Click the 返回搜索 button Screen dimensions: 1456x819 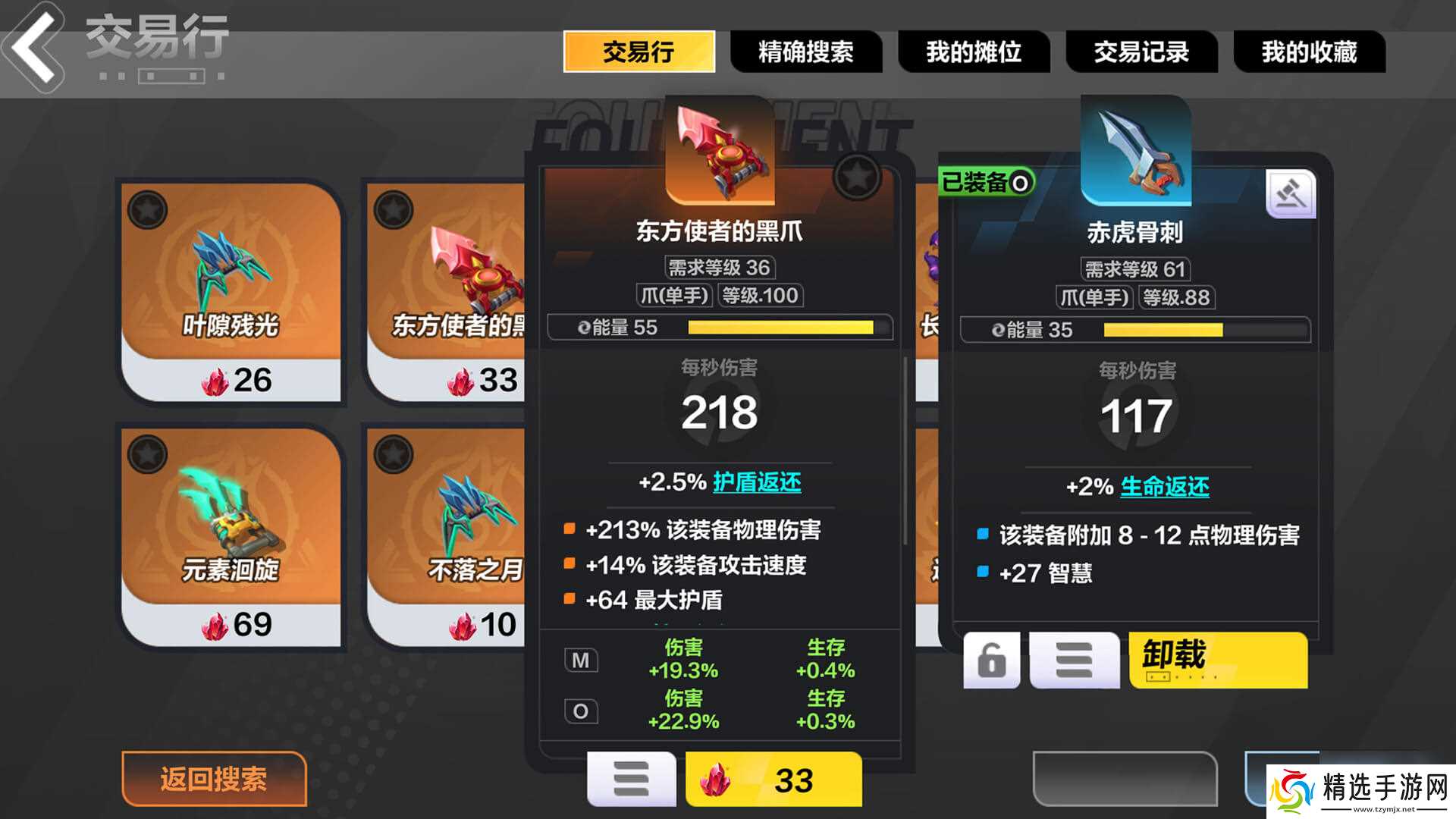click(213, 778)
